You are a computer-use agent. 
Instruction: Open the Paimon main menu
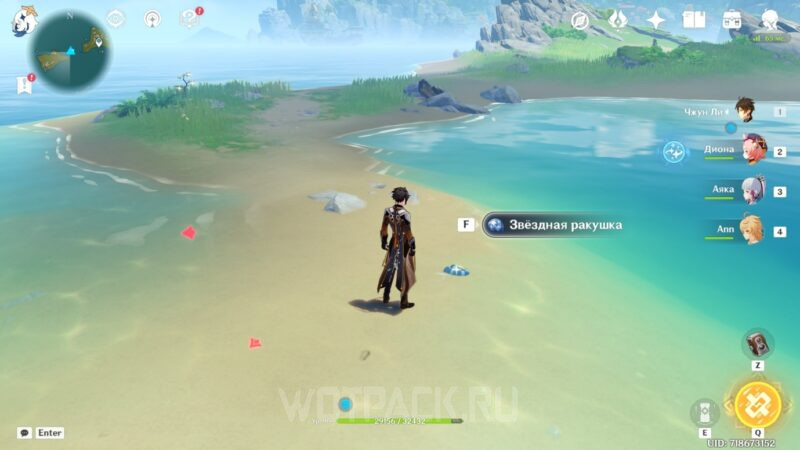tap(25, 21)
